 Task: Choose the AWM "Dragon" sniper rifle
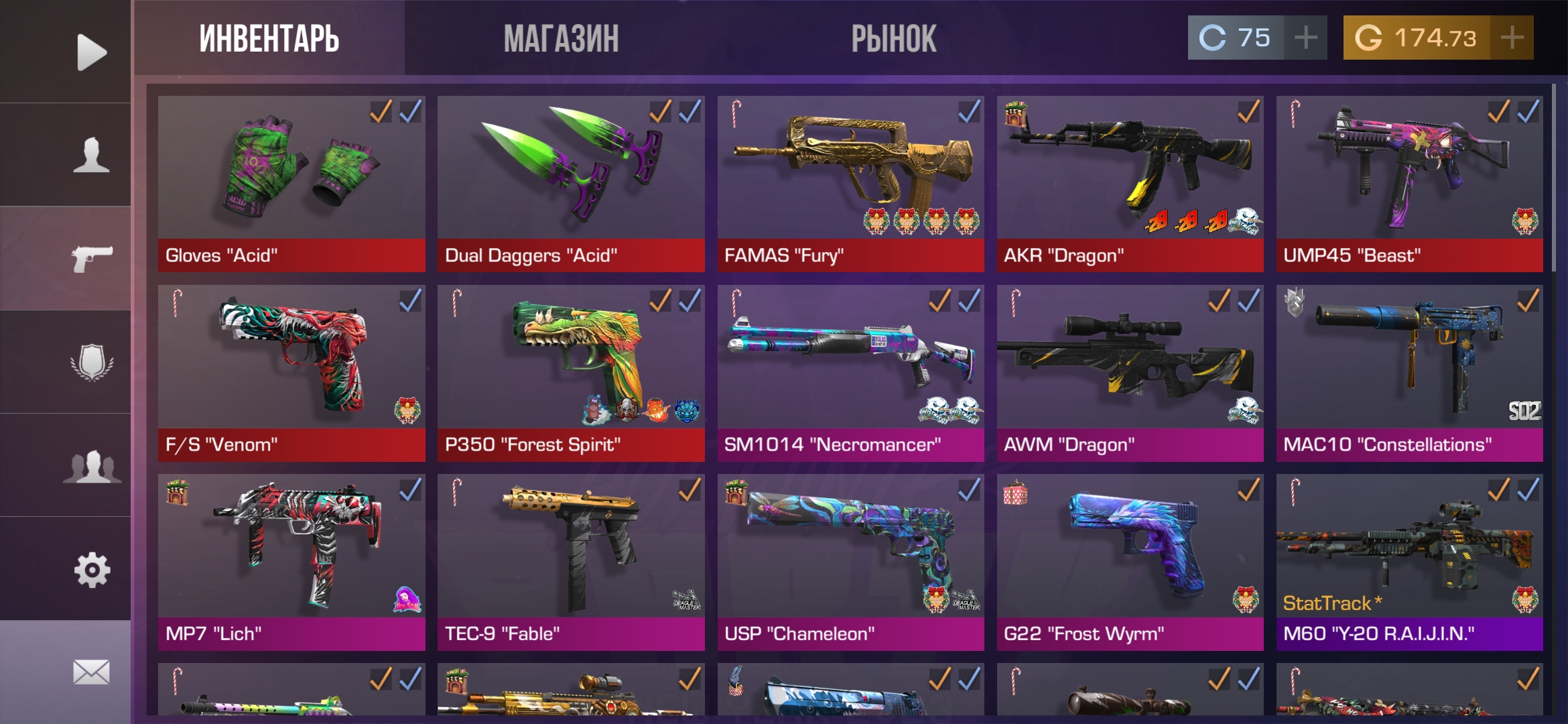1130,373
